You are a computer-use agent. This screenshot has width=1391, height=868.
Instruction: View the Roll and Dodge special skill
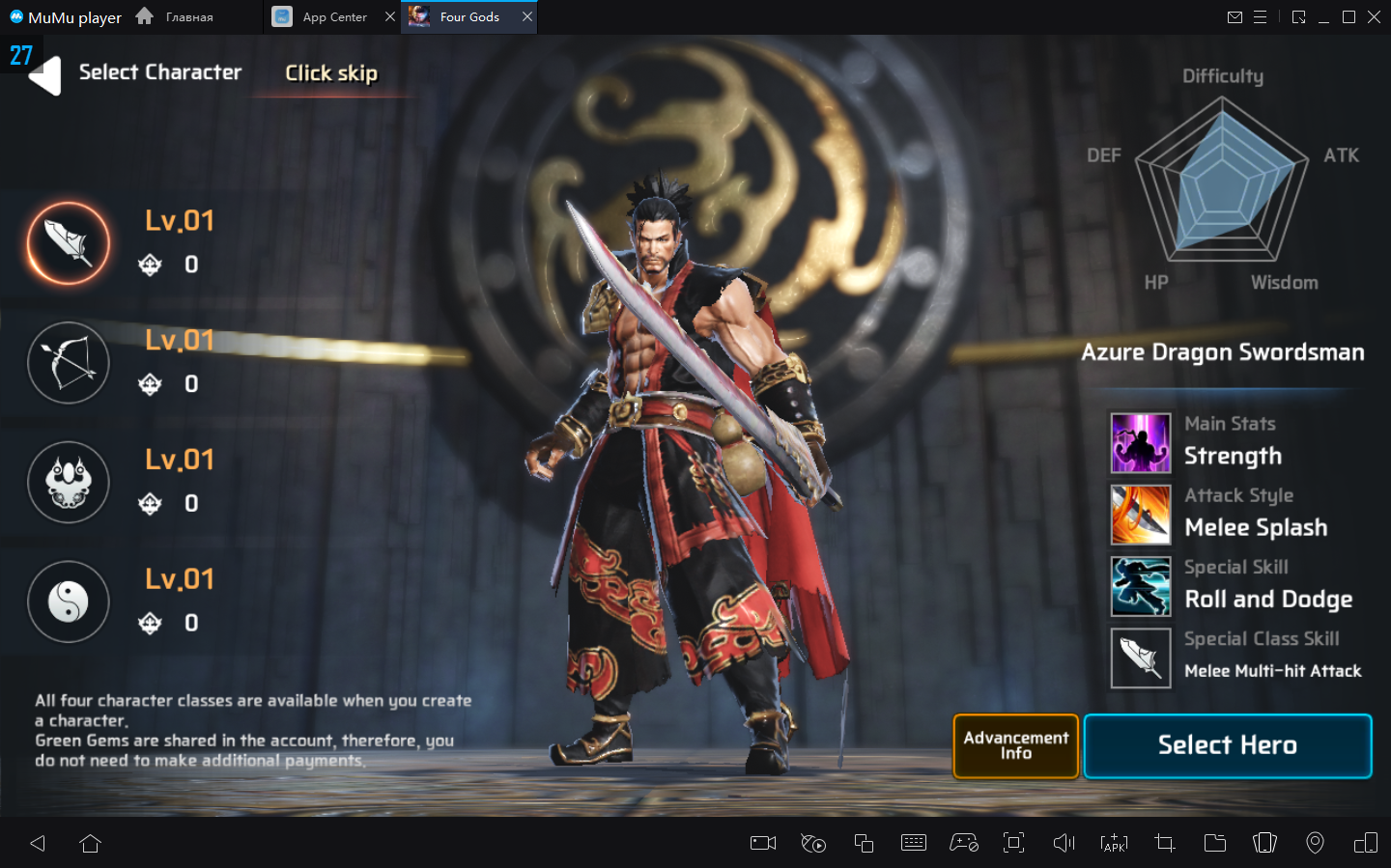pyautogui.click(x=1141, y=586)
